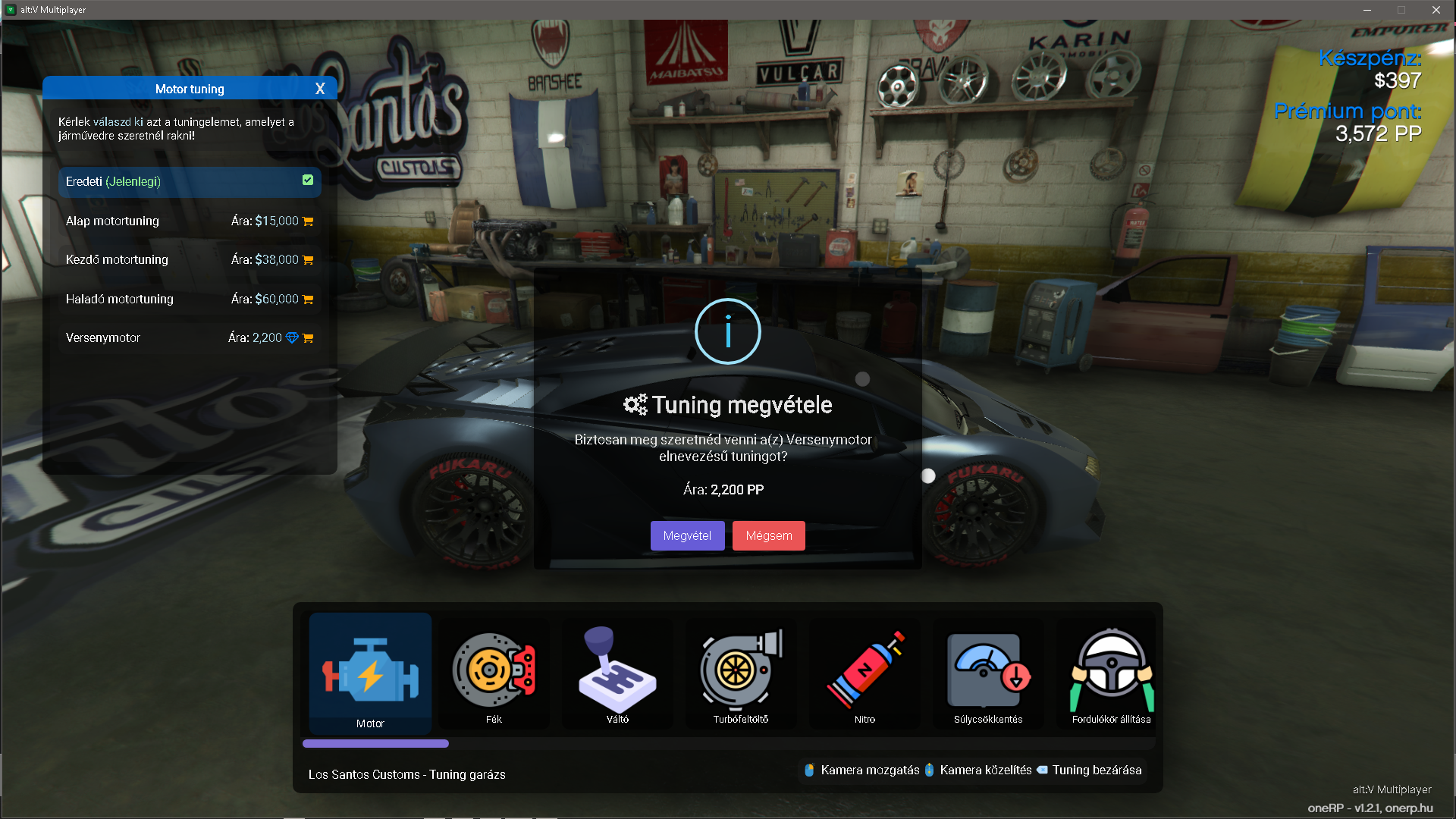Viewport: 1456px width, 819px height.
Task: Pick Haladó motortuning for $60,000
Action: [190, 300]
